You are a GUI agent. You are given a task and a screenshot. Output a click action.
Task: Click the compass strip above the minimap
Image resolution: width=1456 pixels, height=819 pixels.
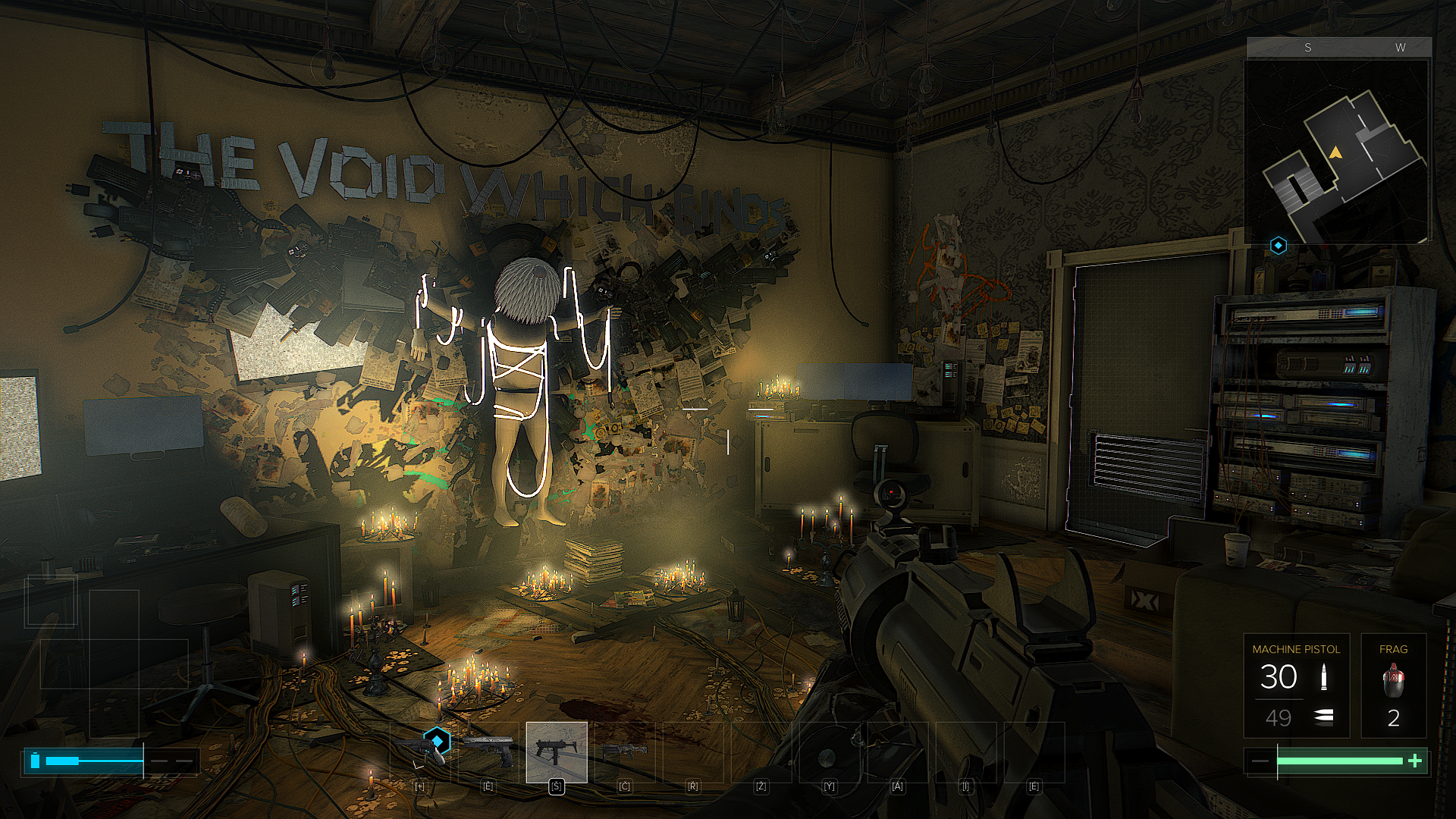click(1339, 48)
